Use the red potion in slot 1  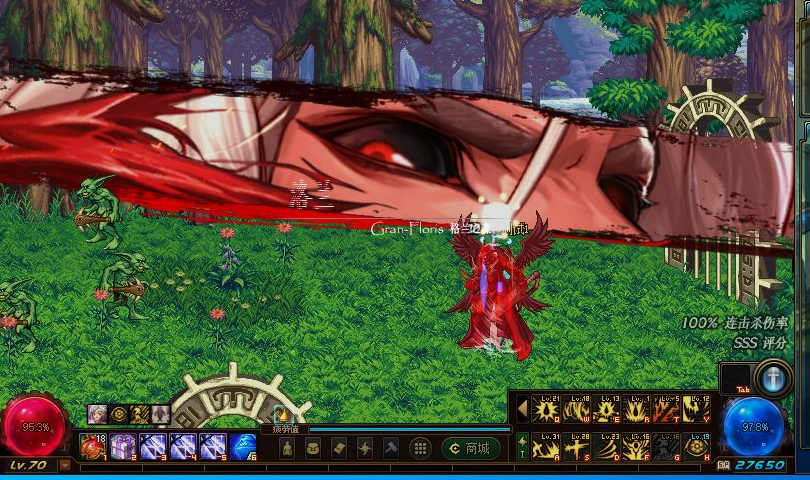tap(93, 447)
